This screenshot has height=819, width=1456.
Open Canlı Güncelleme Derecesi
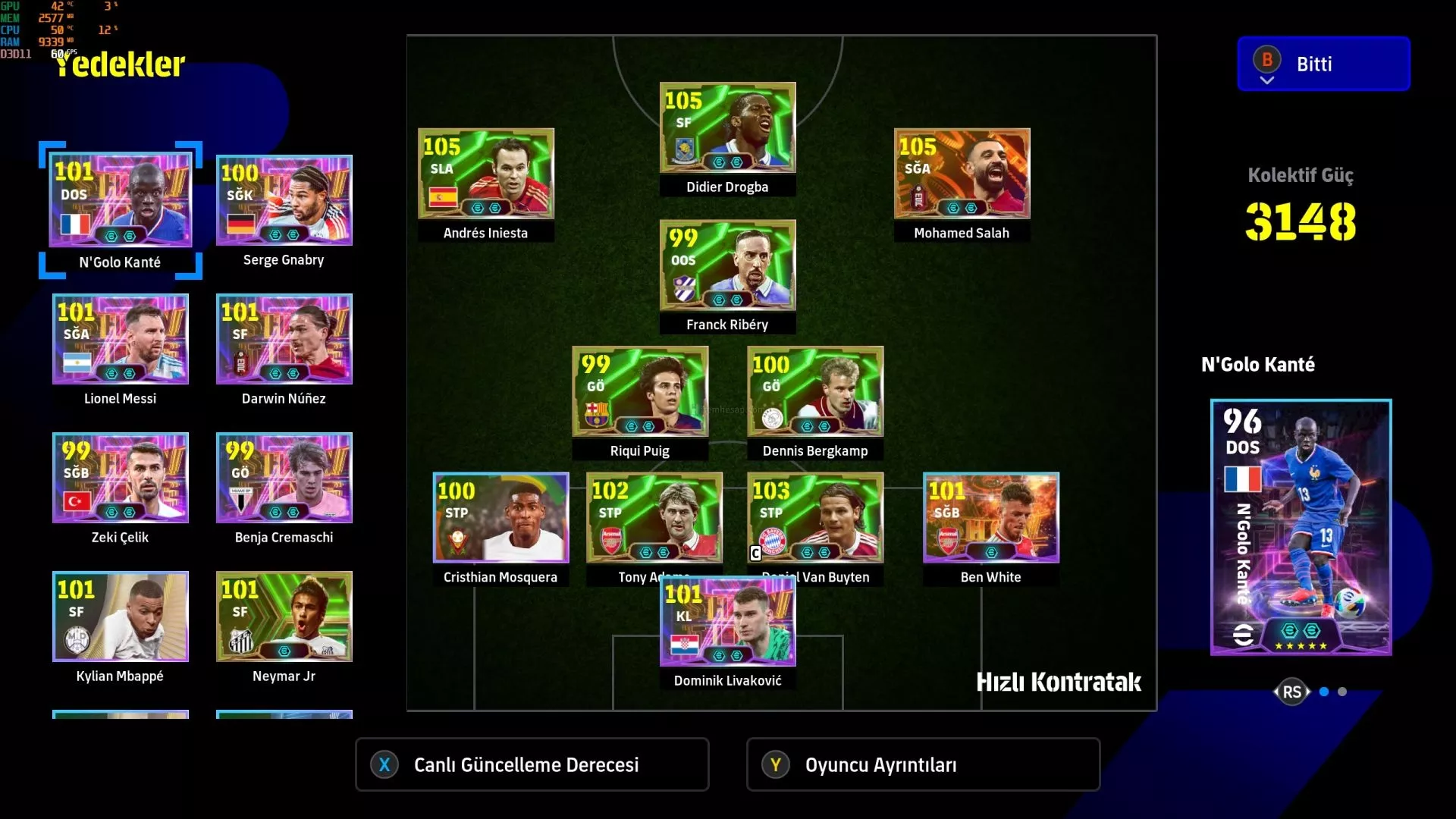click(532, 764)
